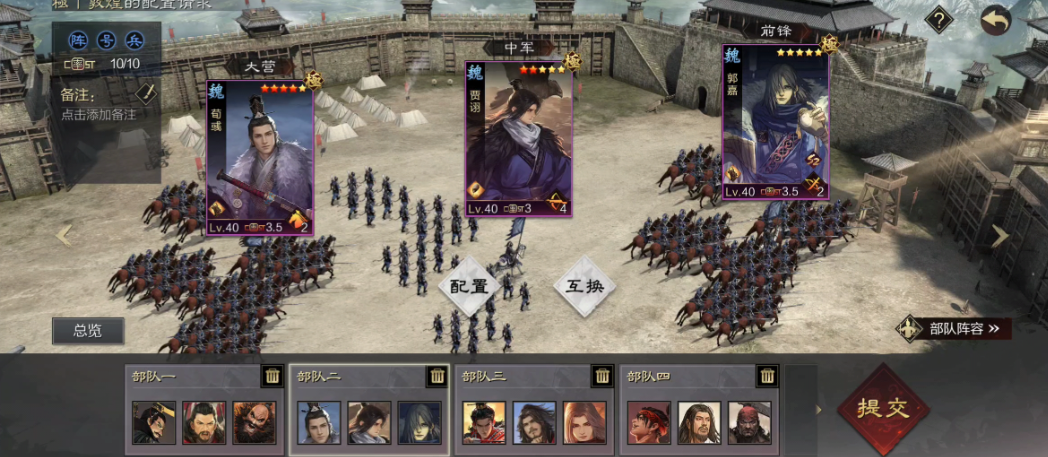Go back with the return arrow
Screen dimensions: 1048x457
pyautogui.click(x=995, y=19)
